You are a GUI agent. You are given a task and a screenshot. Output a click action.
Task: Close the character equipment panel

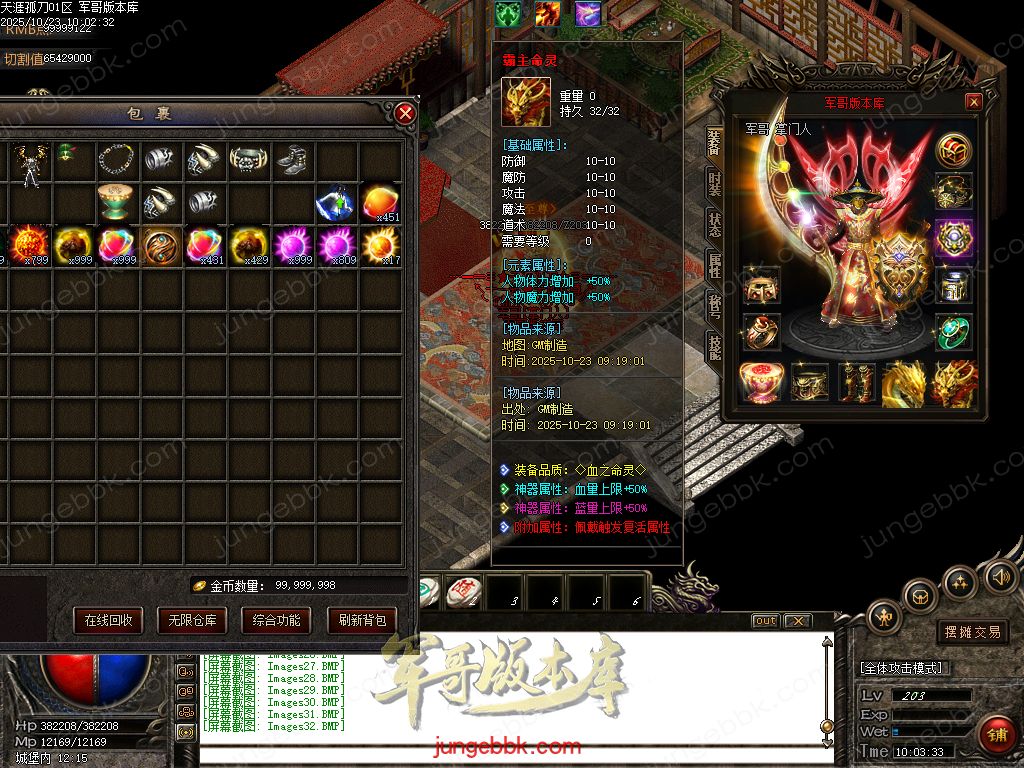pyautogui.click(x=973, y=102)
